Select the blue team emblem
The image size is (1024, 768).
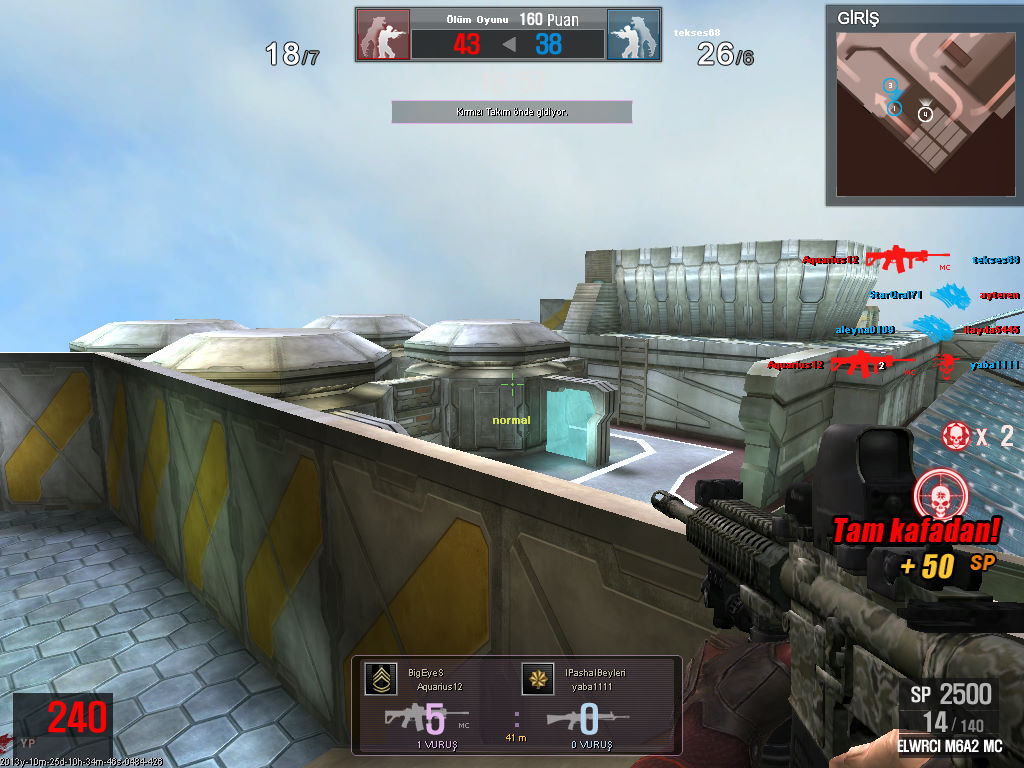click(x=633, y=35)
